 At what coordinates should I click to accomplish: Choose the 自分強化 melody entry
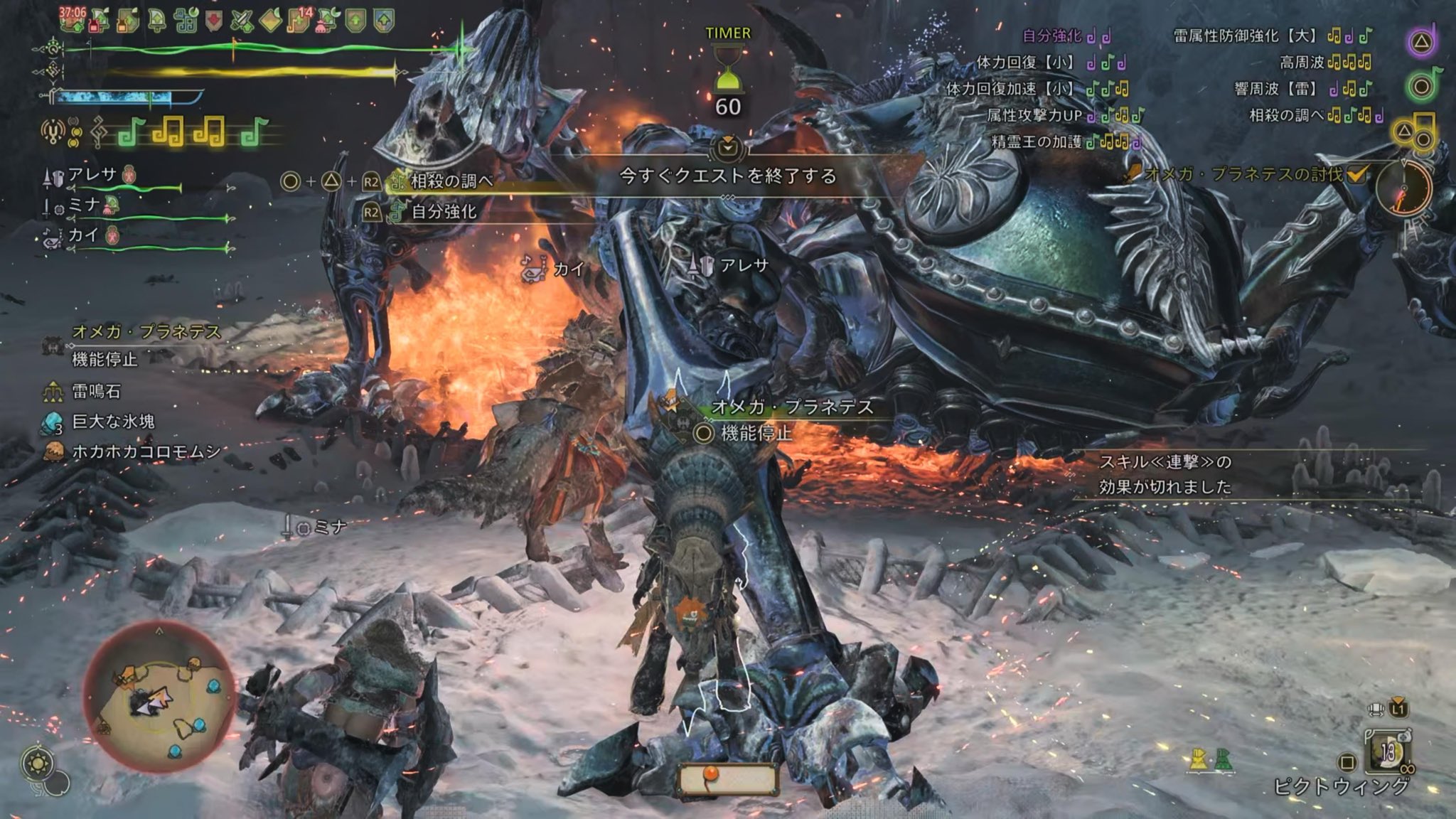pyautogui.click(x=444, y=211)
